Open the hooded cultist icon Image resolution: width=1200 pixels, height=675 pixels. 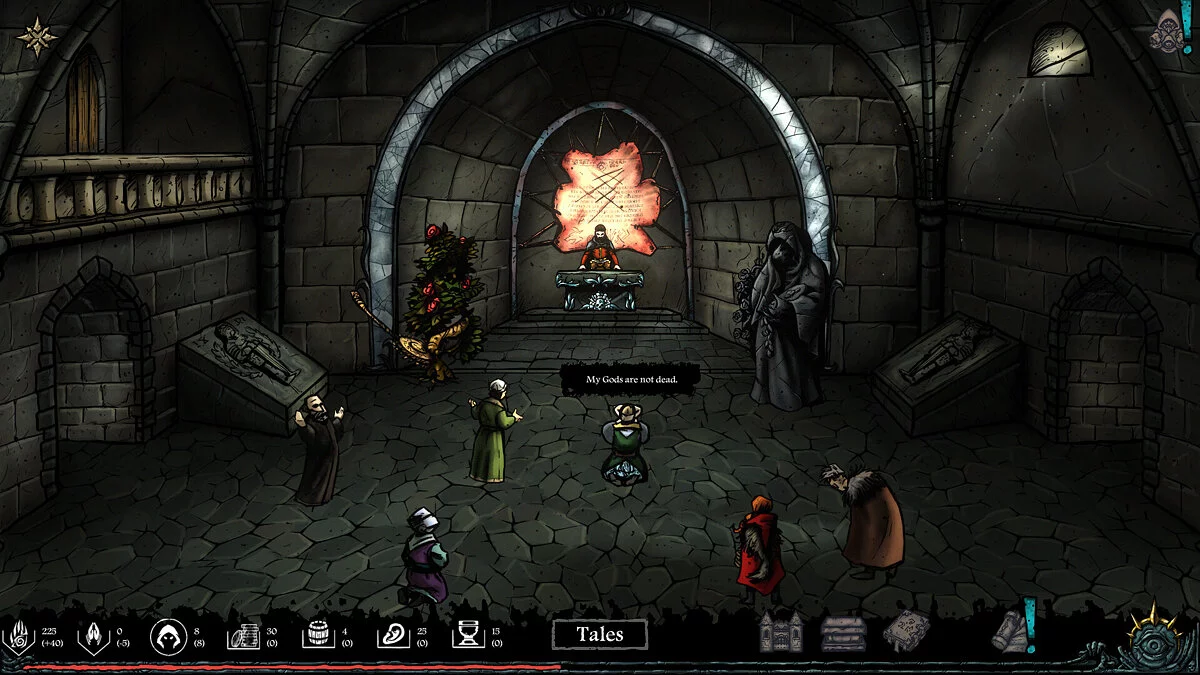166,635
